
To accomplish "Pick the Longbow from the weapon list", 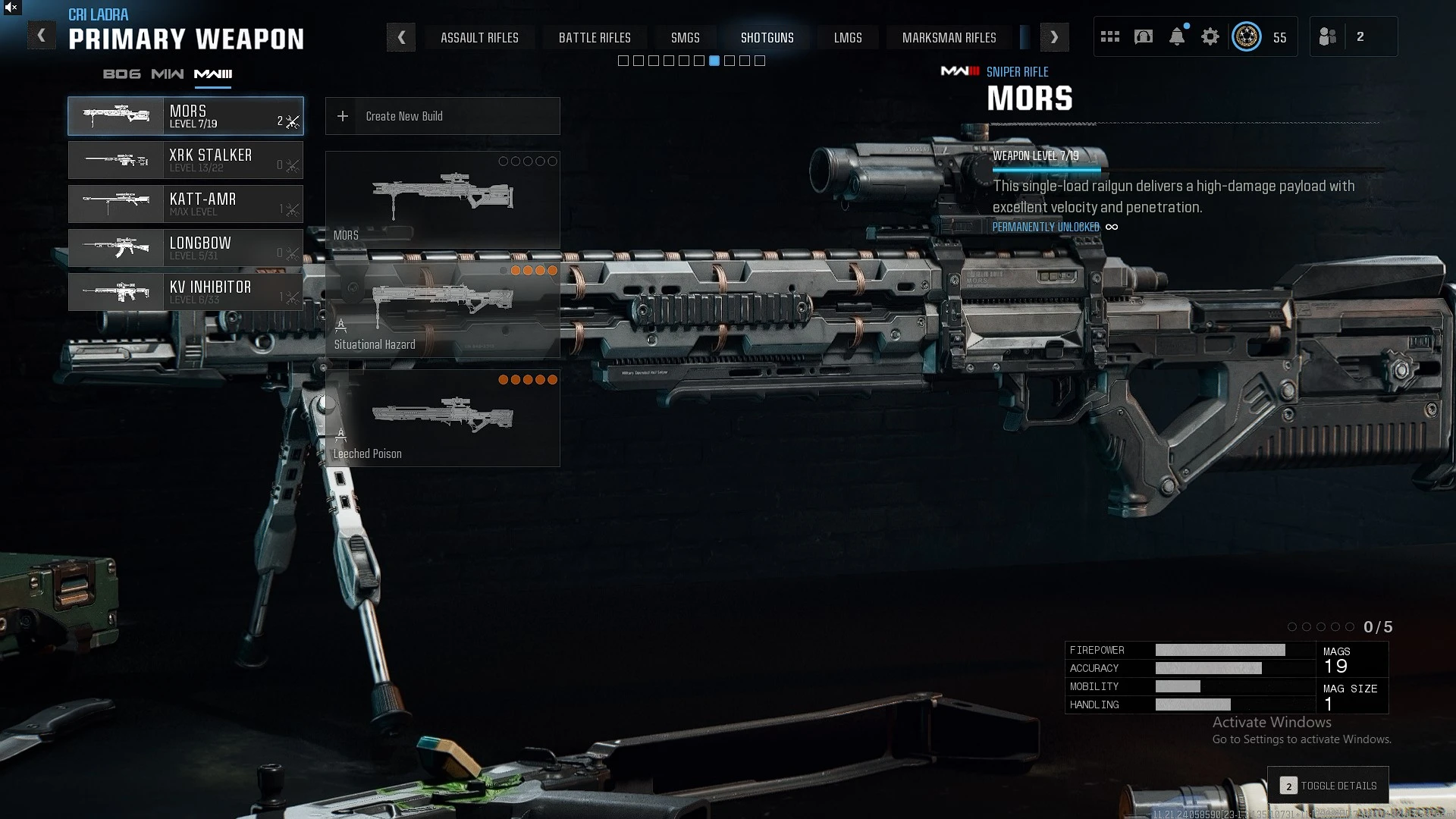I will coord(186,248).
